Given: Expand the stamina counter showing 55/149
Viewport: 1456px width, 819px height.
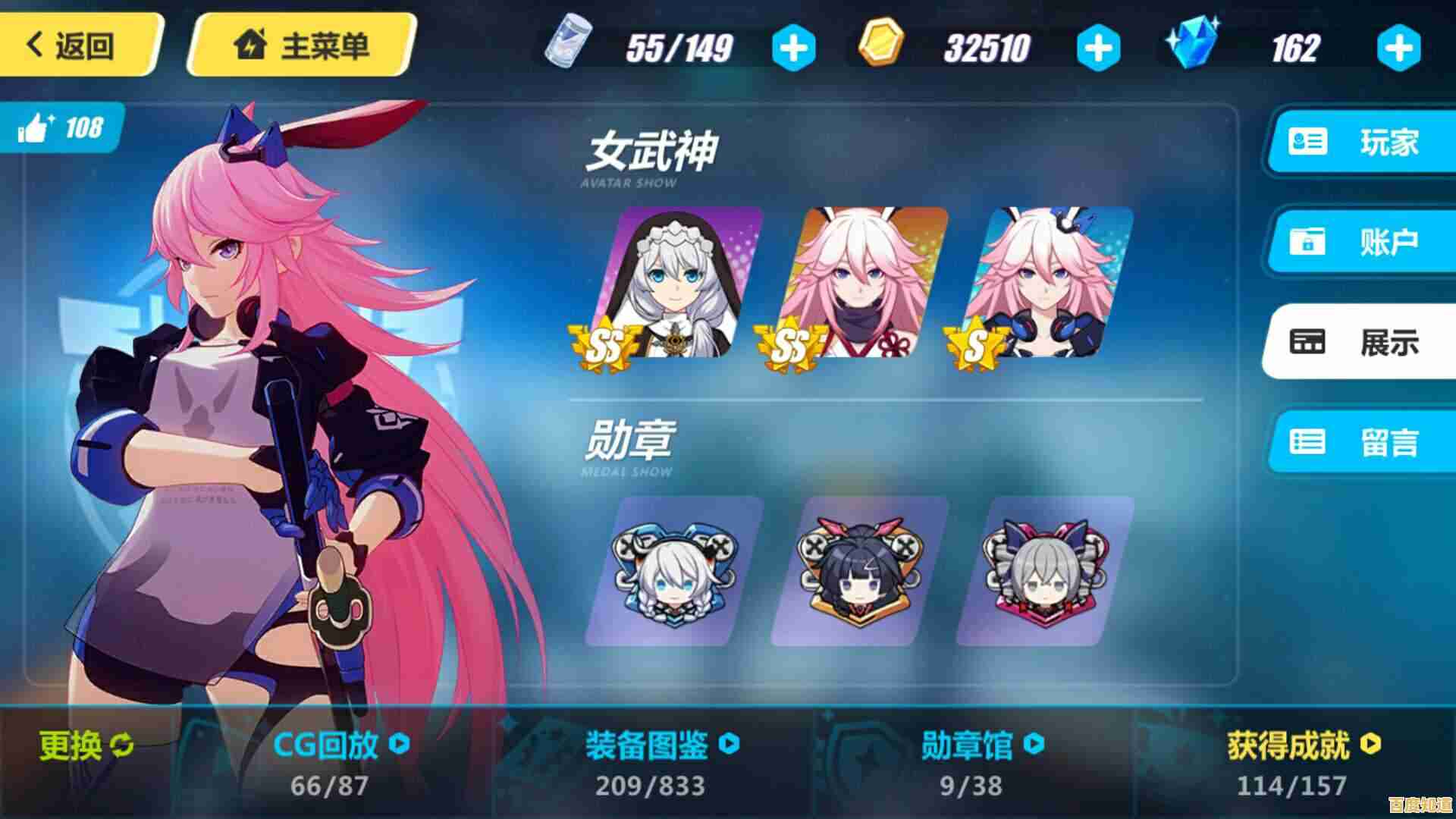Looking at the screenshot, I should [x=675, y=47].
